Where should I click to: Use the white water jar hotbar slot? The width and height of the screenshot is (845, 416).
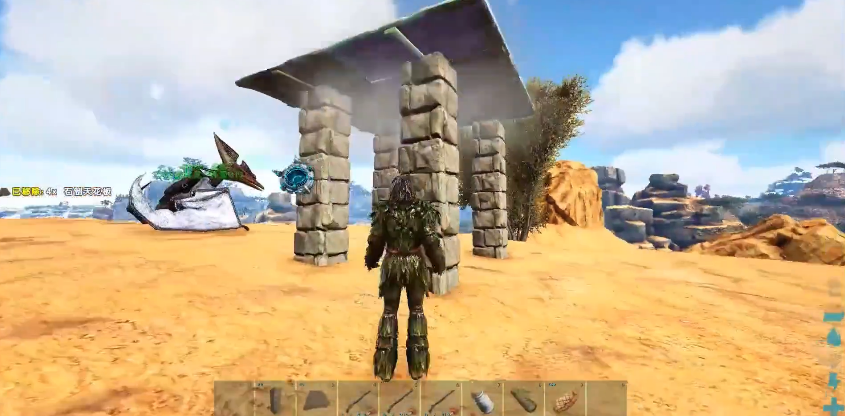(x=483, y=400)
